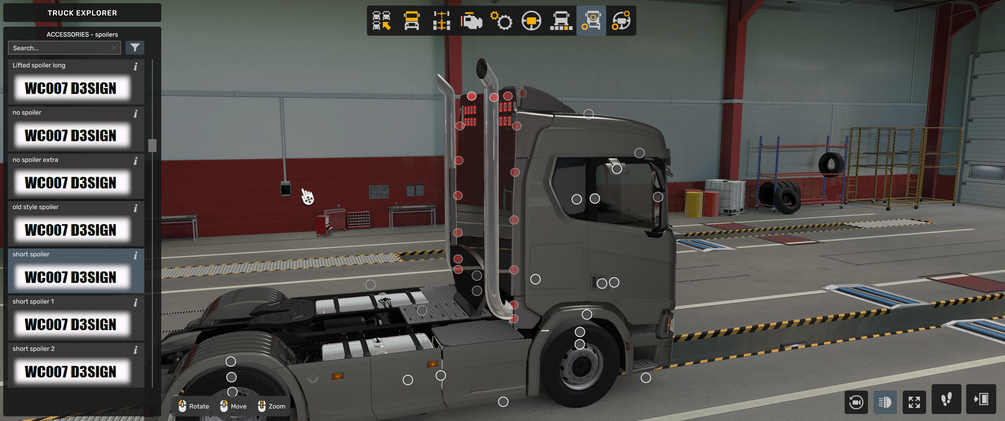Toggle the truck headlights button

click(885, 402)
